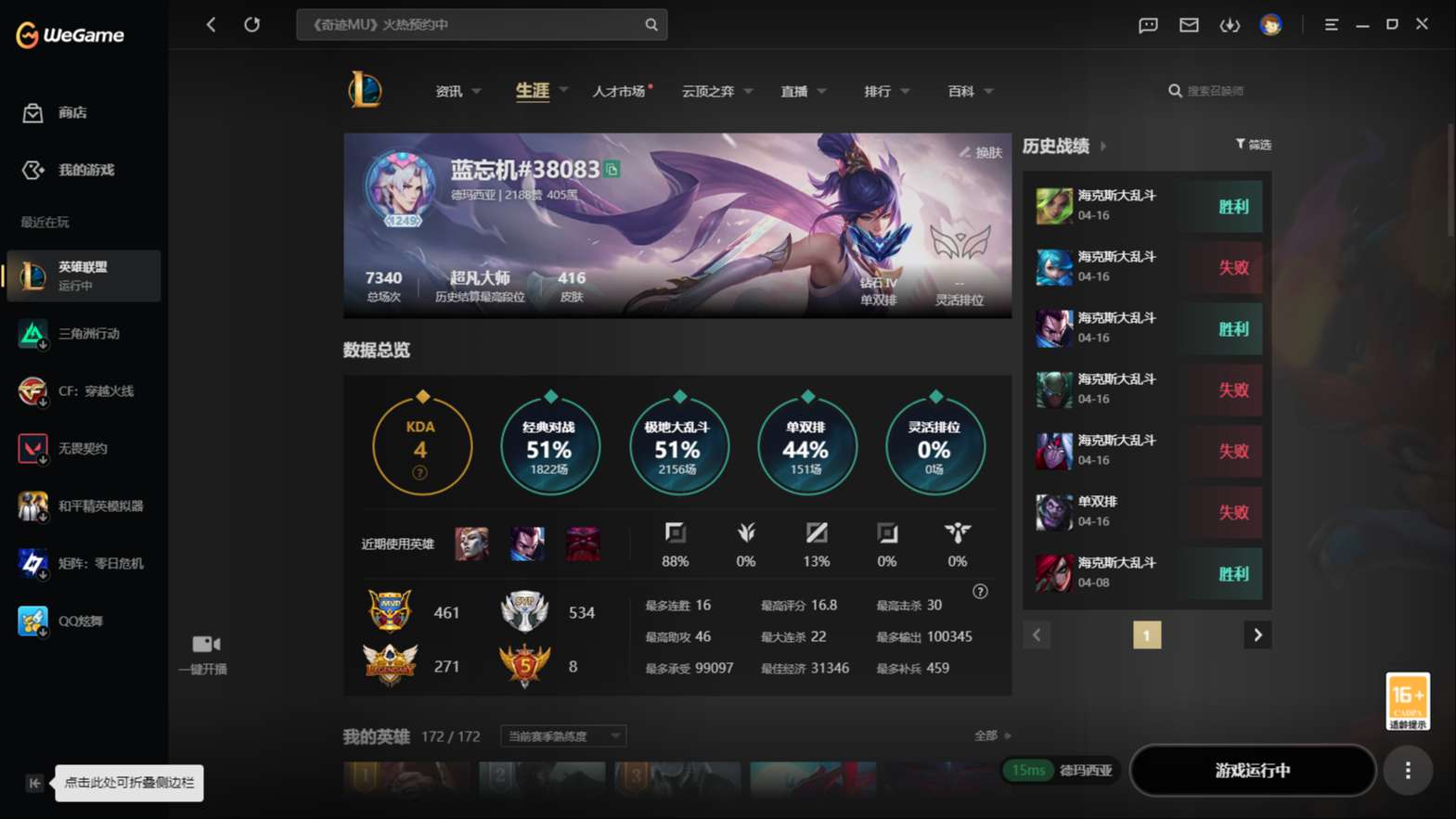This screenshot has width=1456, height=819.
Task: Open QQ炫舞 in the left sidebar
Action: [84, 621]
